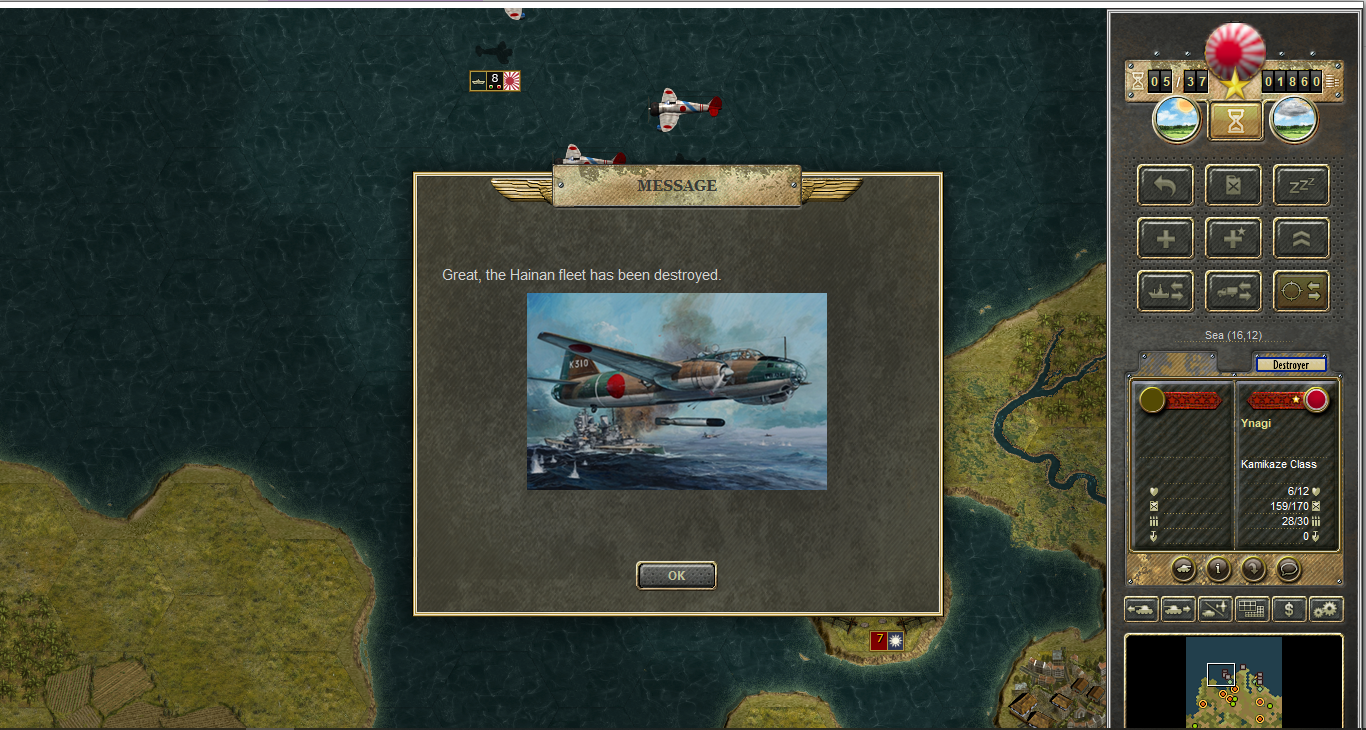Open the speech bubble message log

click(x=1288, y=569)
